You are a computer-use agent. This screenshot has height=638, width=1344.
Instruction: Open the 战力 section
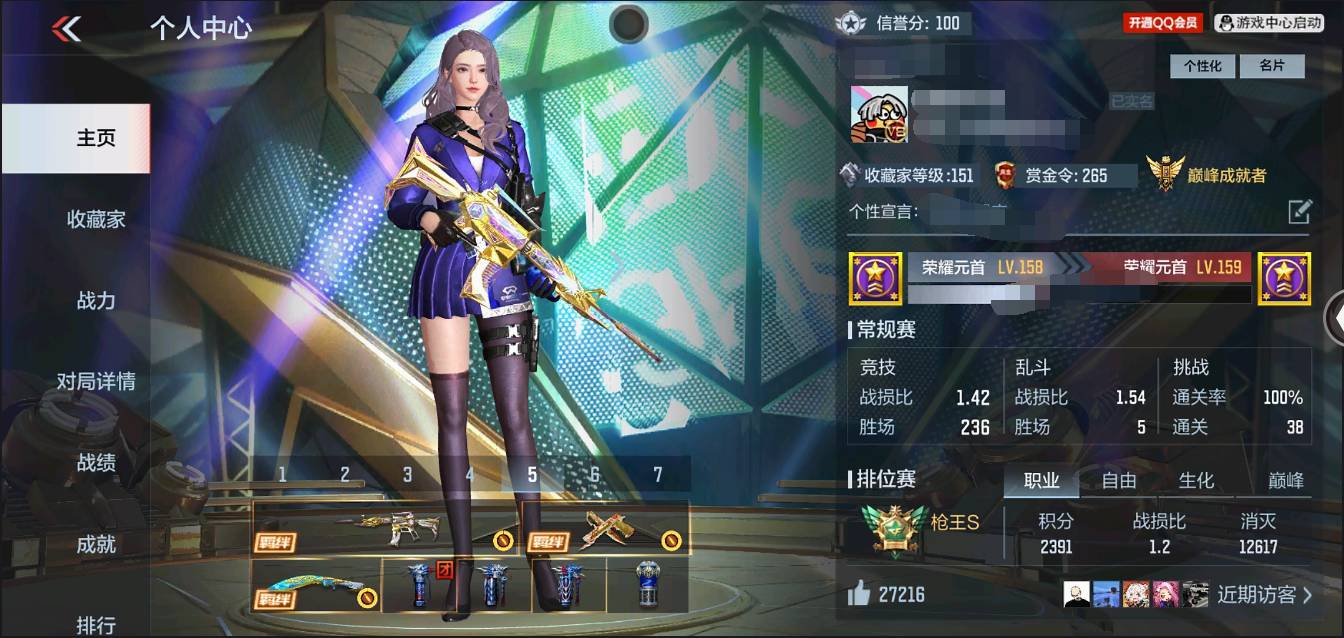click(x=96, y=300)
